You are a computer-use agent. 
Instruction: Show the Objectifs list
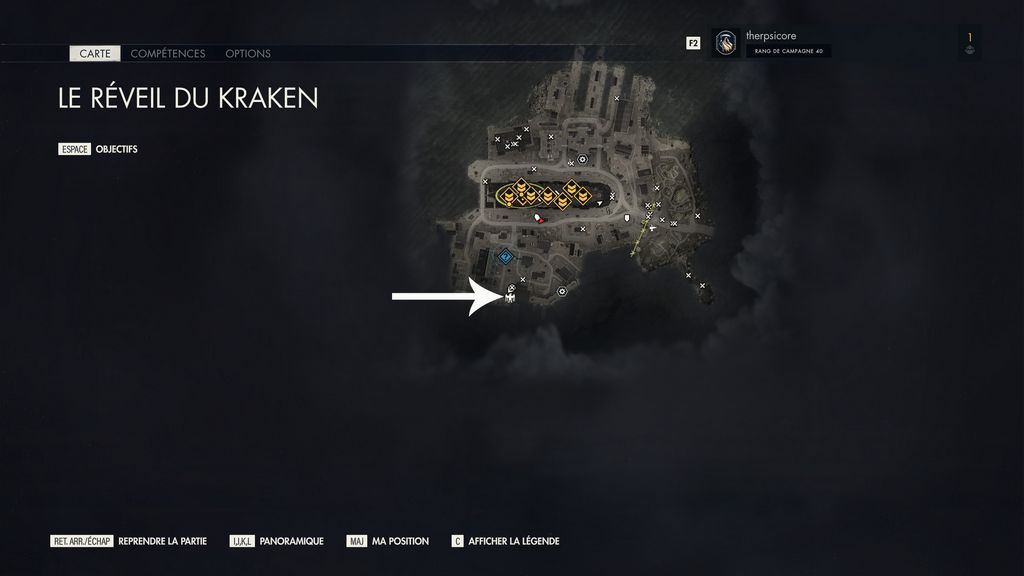(x=116, y=149)
